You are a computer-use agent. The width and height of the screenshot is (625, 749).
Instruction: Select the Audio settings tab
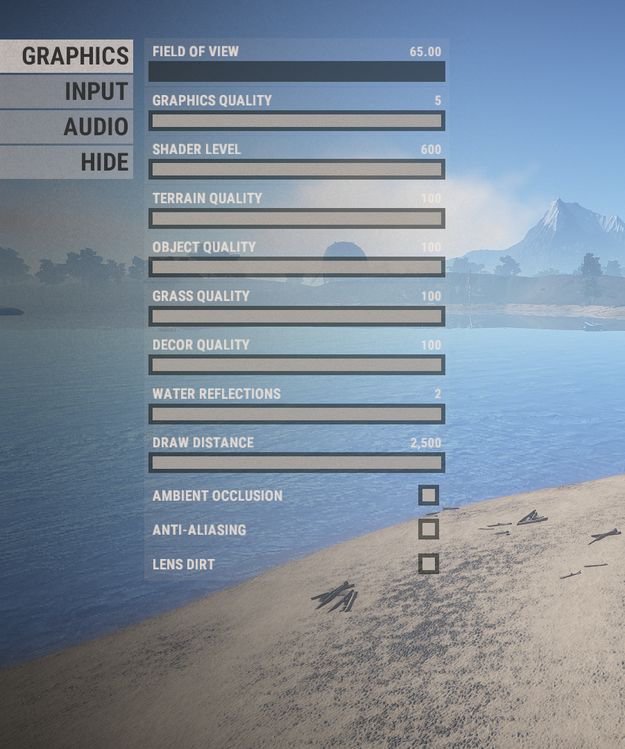pos(66,127)
